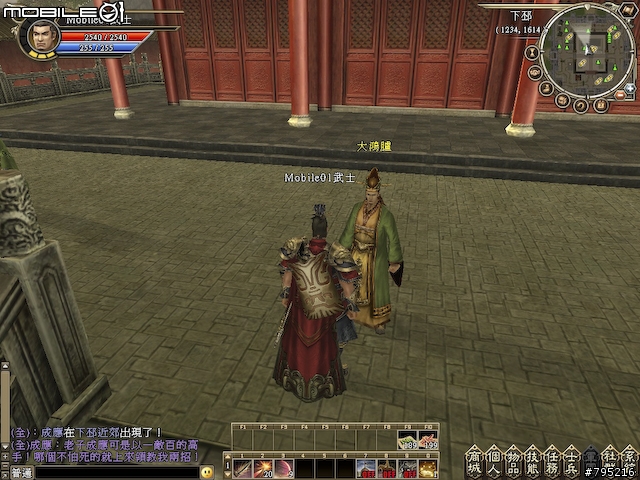Image resolution: width=640 pixels, height=480 pixels.
Task: Change the 普通 chat channel
Action: click(x=22, y=472)
